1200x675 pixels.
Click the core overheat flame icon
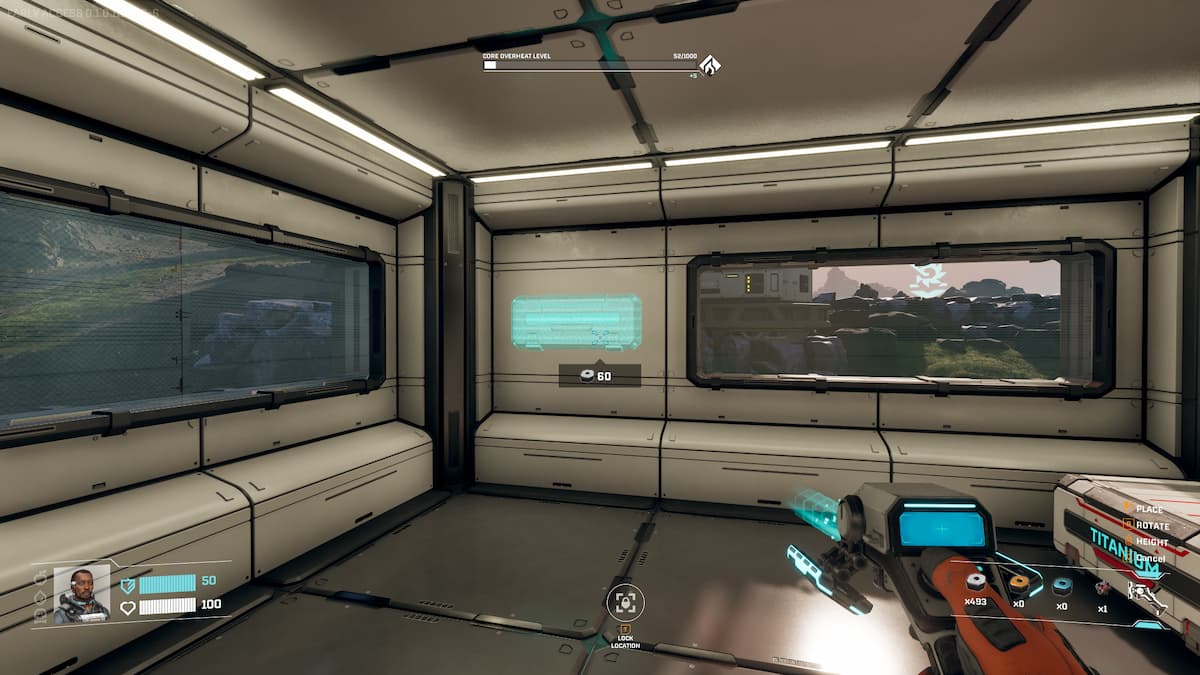click(710, 66)
